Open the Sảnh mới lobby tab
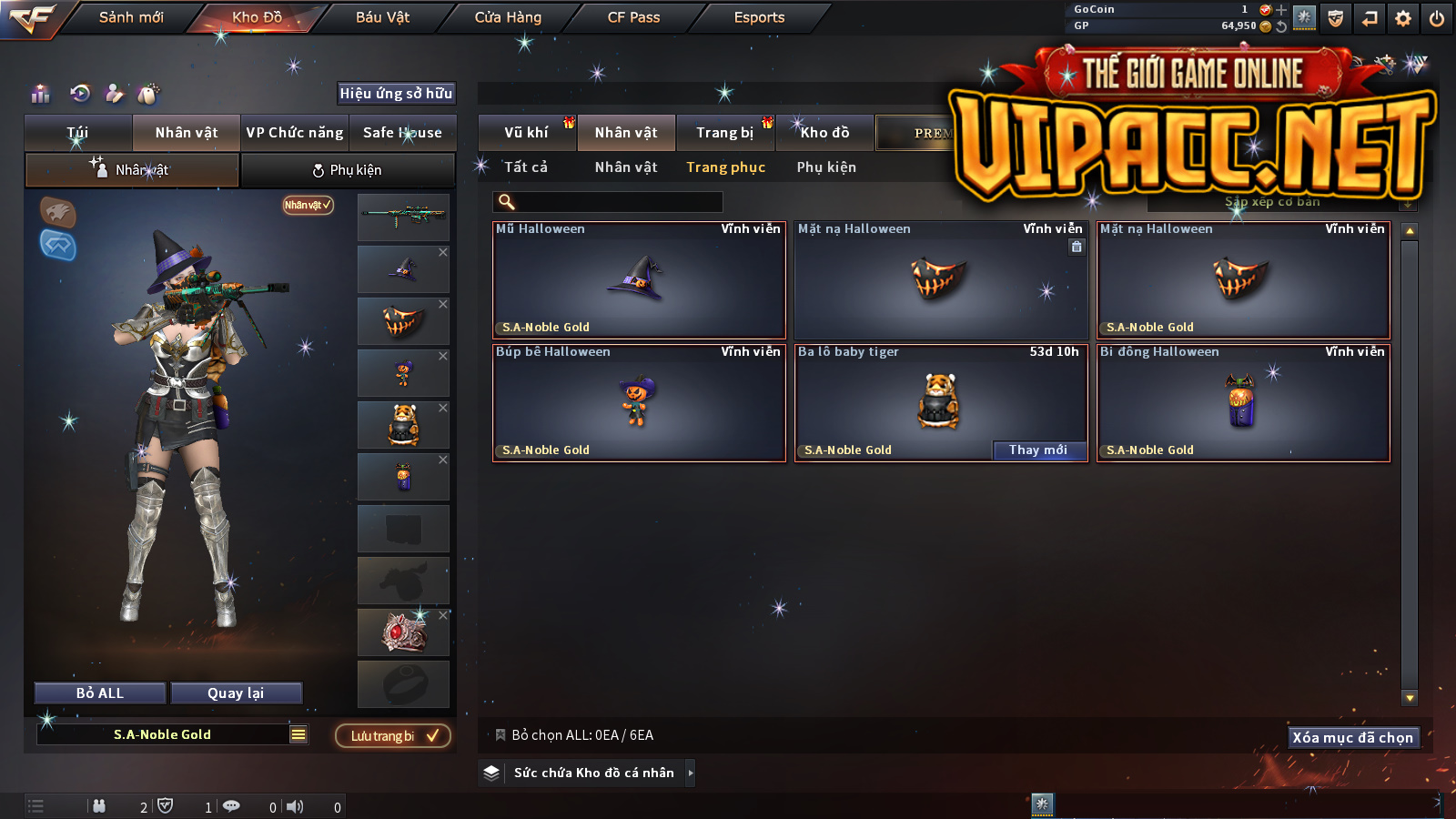 [131, 17]
